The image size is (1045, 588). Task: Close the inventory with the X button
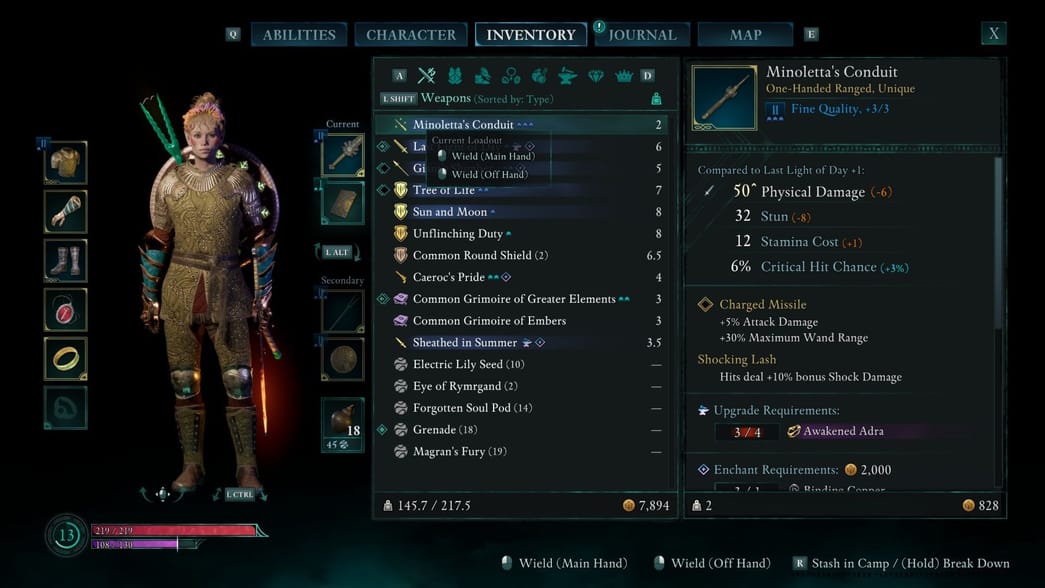click(x=993, y=34)
